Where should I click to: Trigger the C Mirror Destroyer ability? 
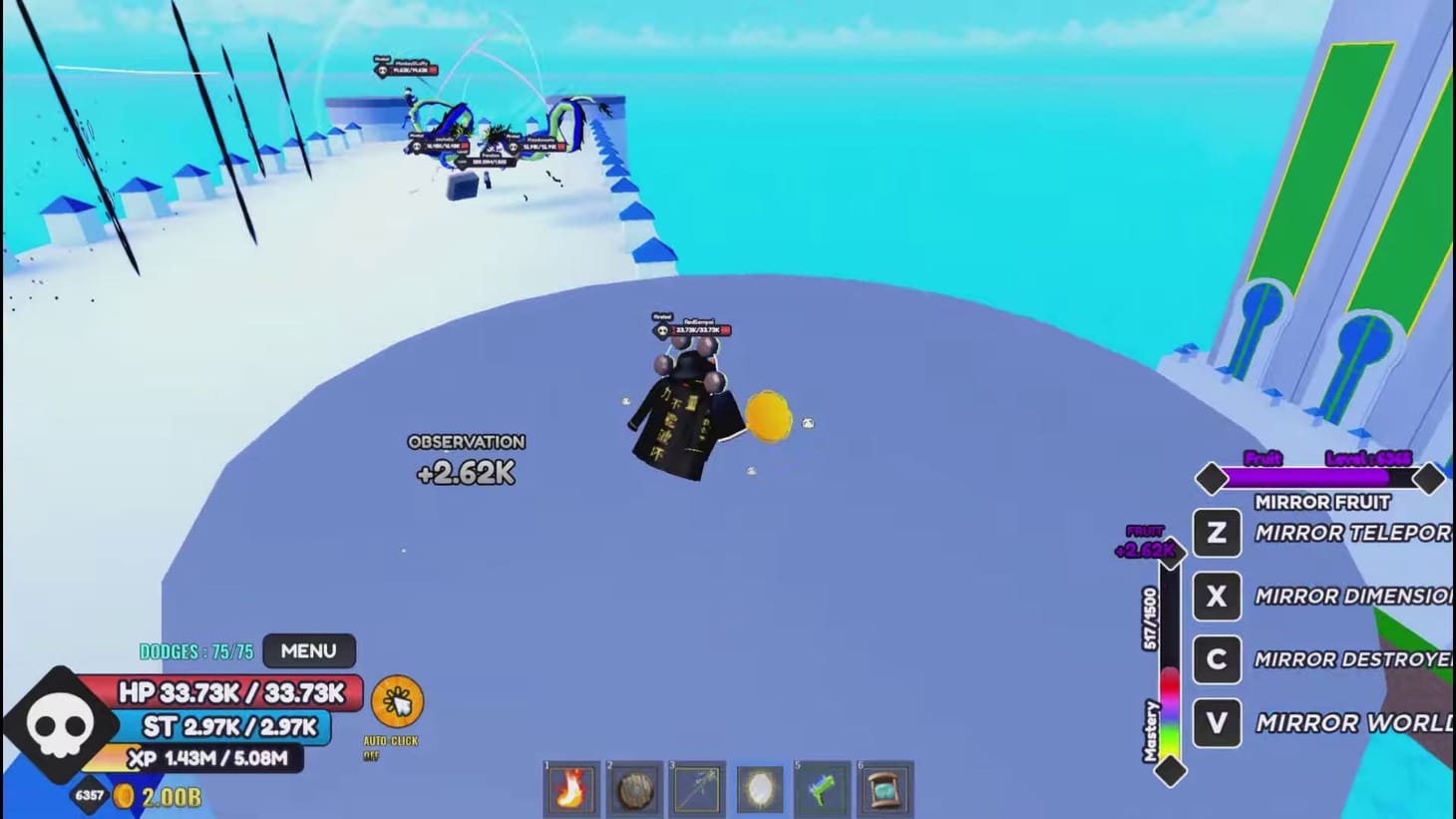coord(1216,659)
